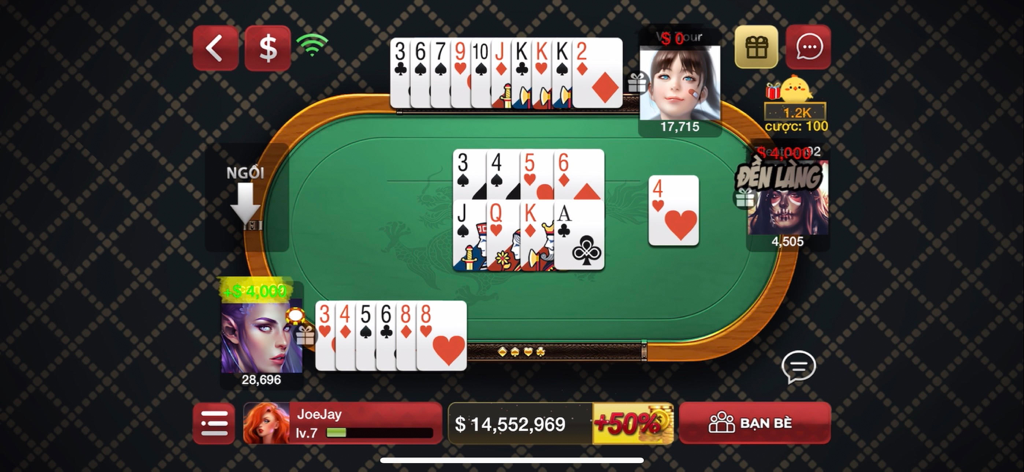Screen dimensions: 1024x472
Task: View the skull-face player avatar with 4,505
Action: [x=787, y=200]
